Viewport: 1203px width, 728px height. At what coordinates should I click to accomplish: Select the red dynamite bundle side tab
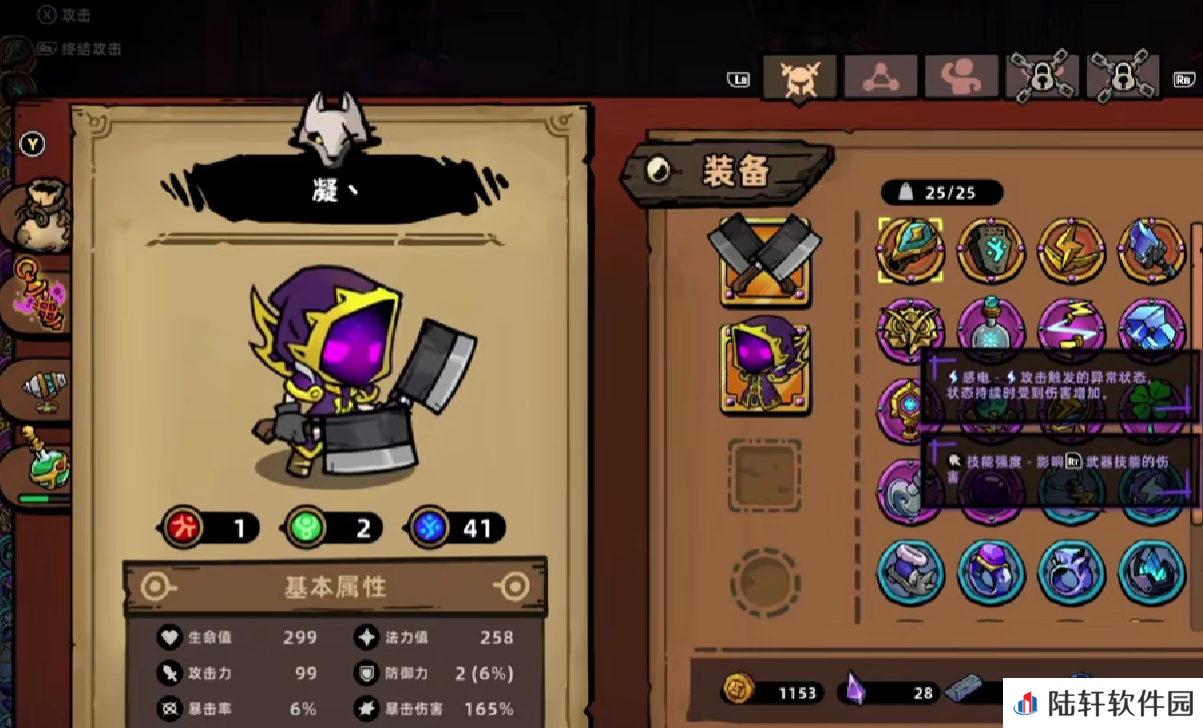[42, 297]
